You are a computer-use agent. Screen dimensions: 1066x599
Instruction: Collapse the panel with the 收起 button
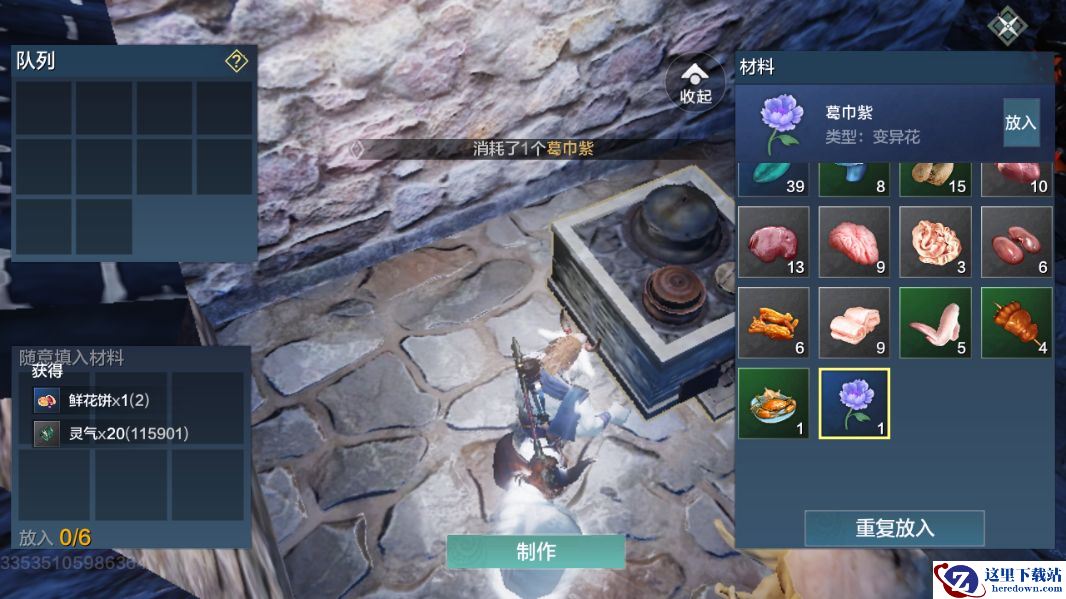pyautogui.click(x=695, y=83)
